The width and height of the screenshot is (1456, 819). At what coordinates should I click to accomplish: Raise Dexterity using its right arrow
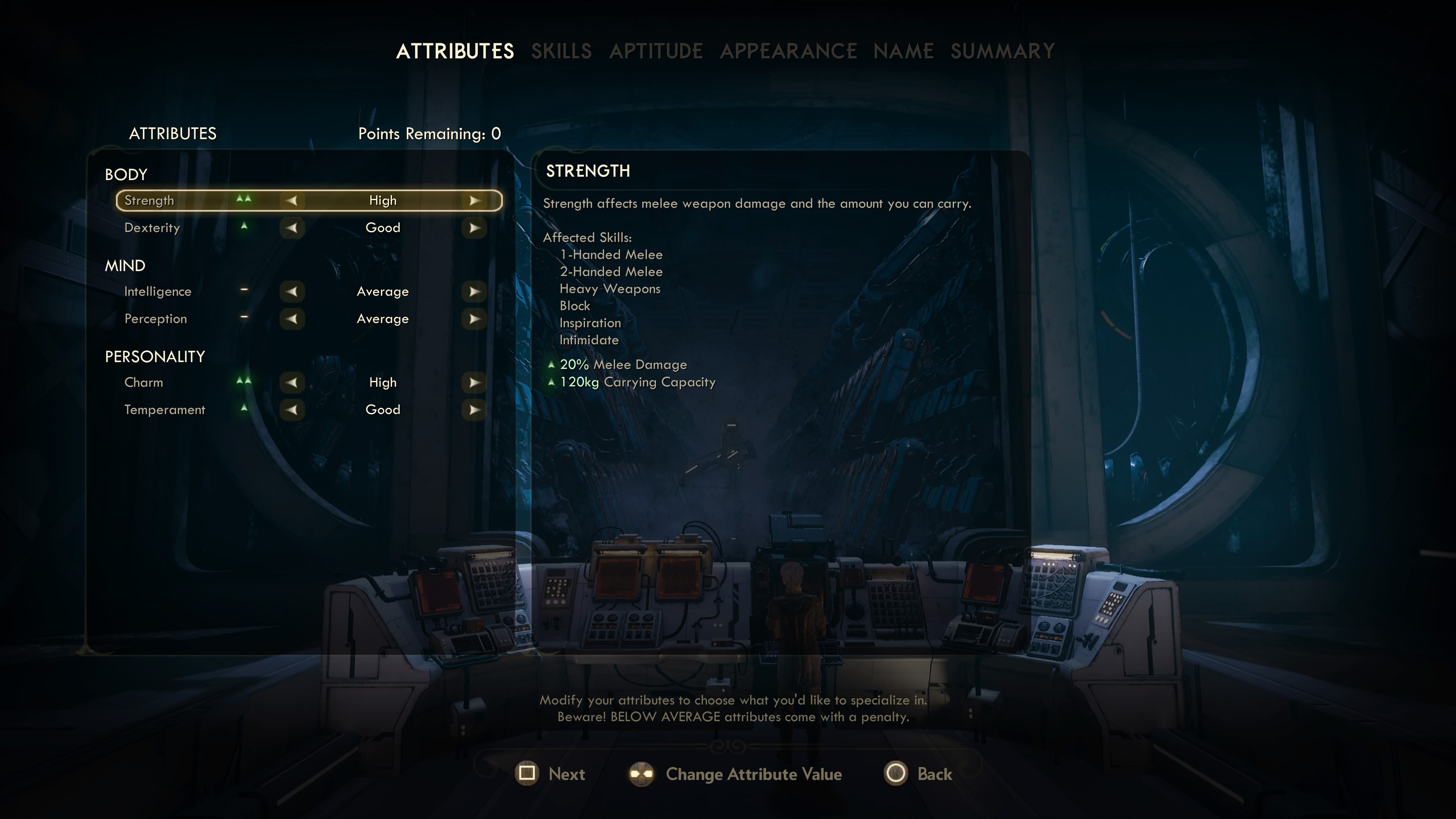[474, 228]
